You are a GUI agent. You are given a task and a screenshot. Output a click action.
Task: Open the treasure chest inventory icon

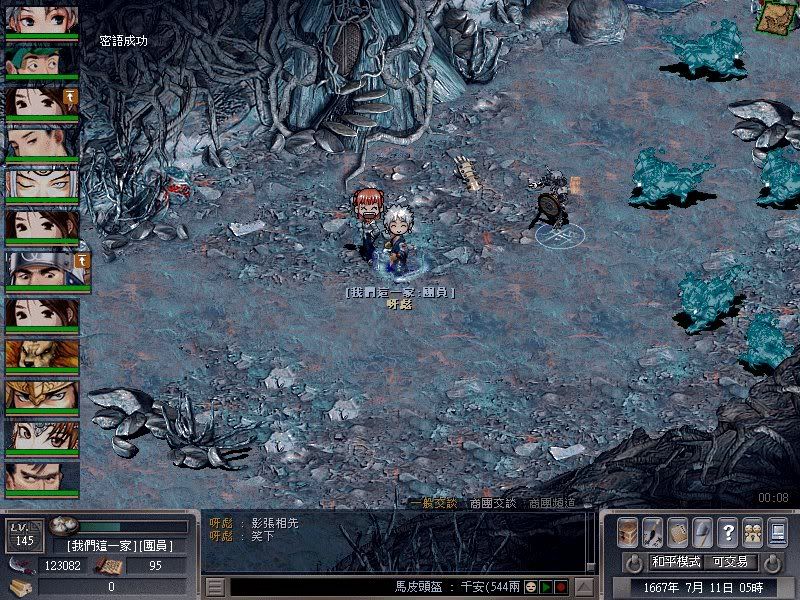pos(628,532)
